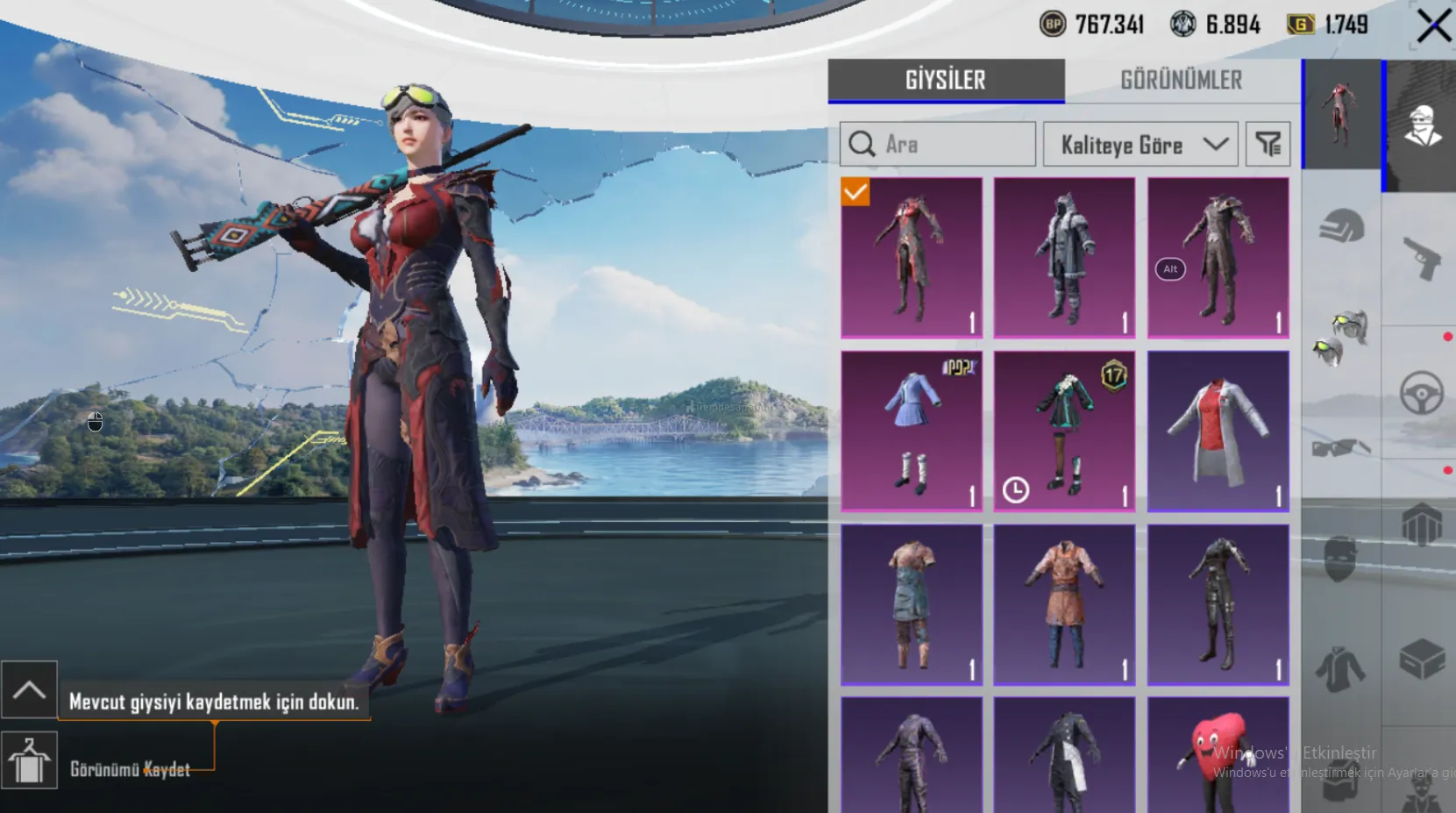Expand the up-arrow panel button
The width and height of the screenshot is (1456, 813).
click(29, 689)
